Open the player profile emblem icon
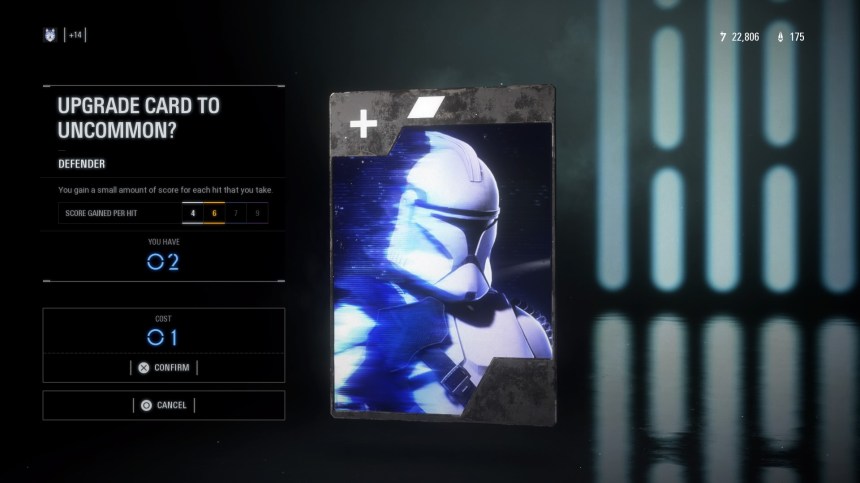Viewport: 860px width, 483px height. point(49,36)
